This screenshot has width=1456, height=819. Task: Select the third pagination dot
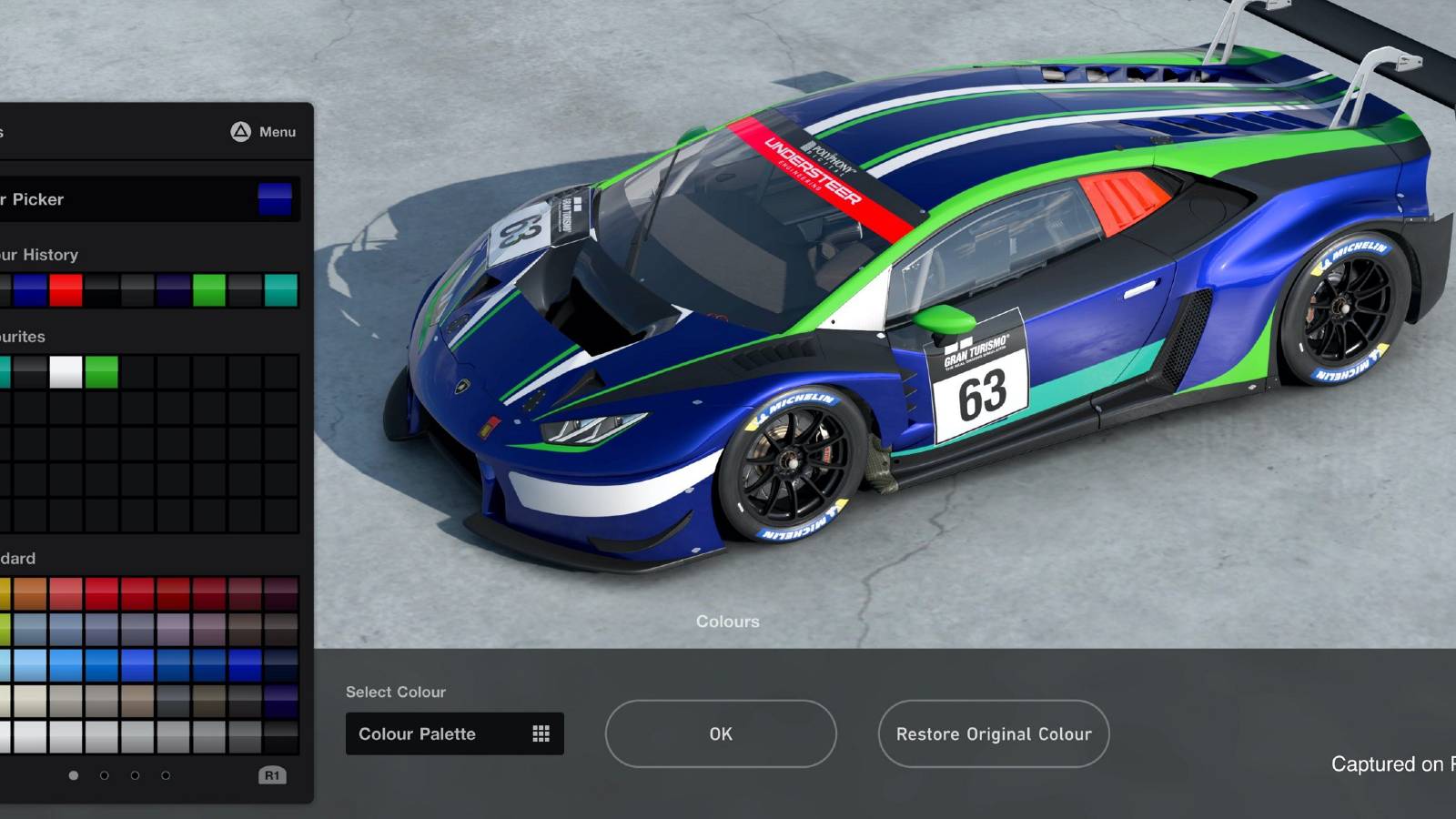[x=135, y=775]
